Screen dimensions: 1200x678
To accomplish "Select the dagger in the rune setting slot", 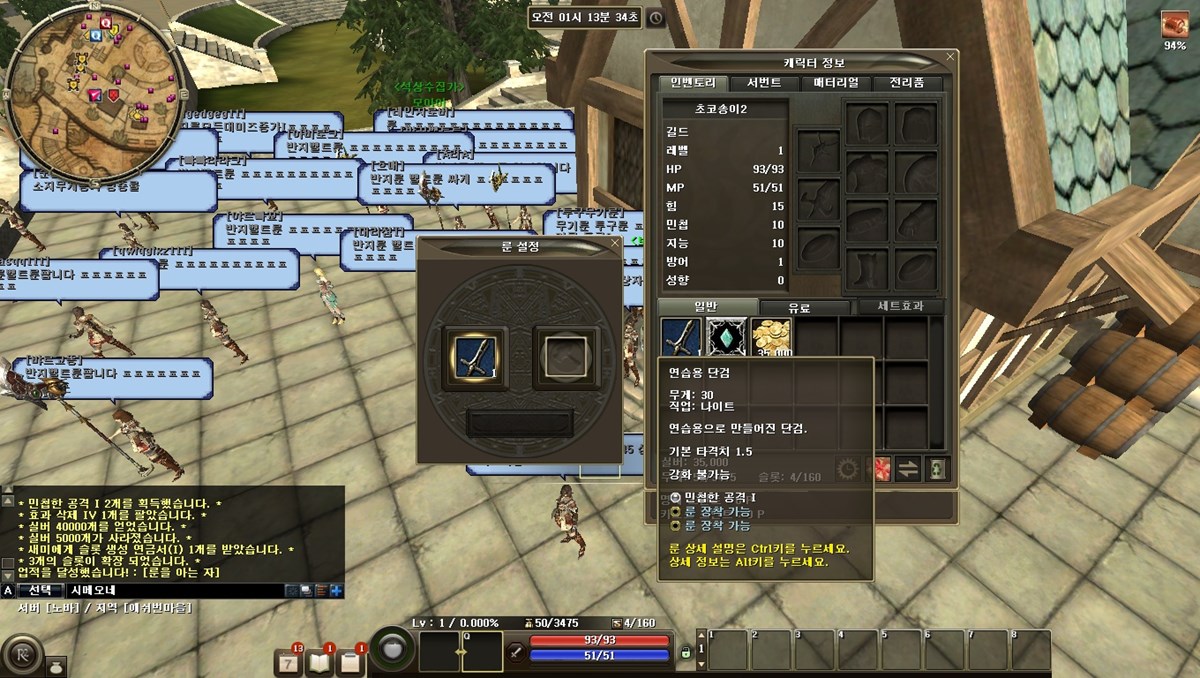I will [x=475, y=357].
